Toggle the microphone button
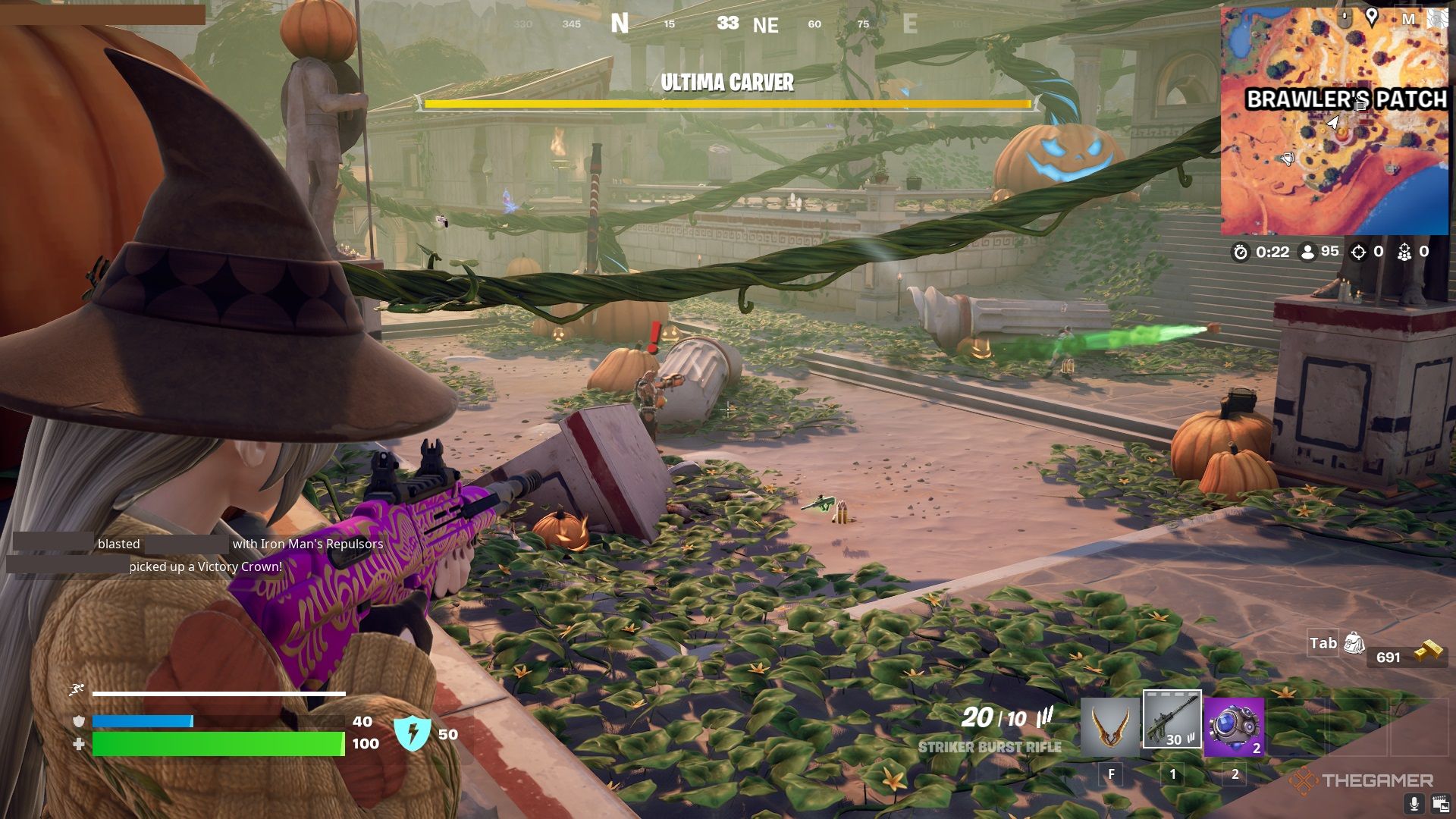Screen dimensions: 1456x819 1414,804
